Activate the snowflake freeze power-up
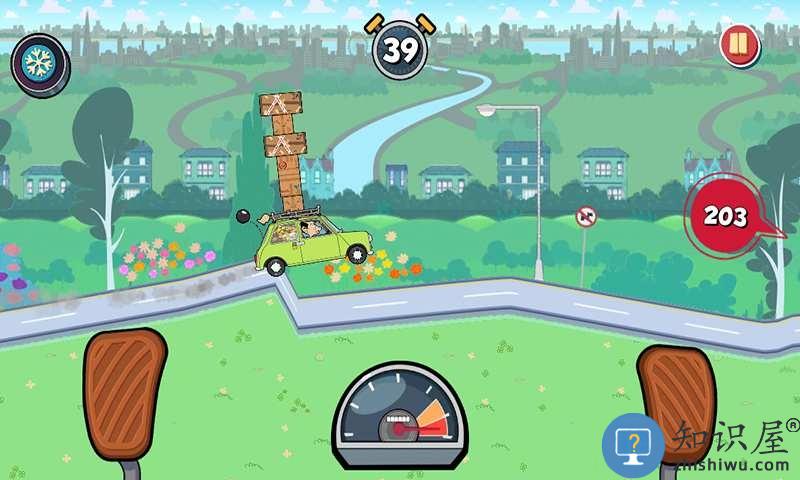Screen dimensions: 800x480 [40, 62]
